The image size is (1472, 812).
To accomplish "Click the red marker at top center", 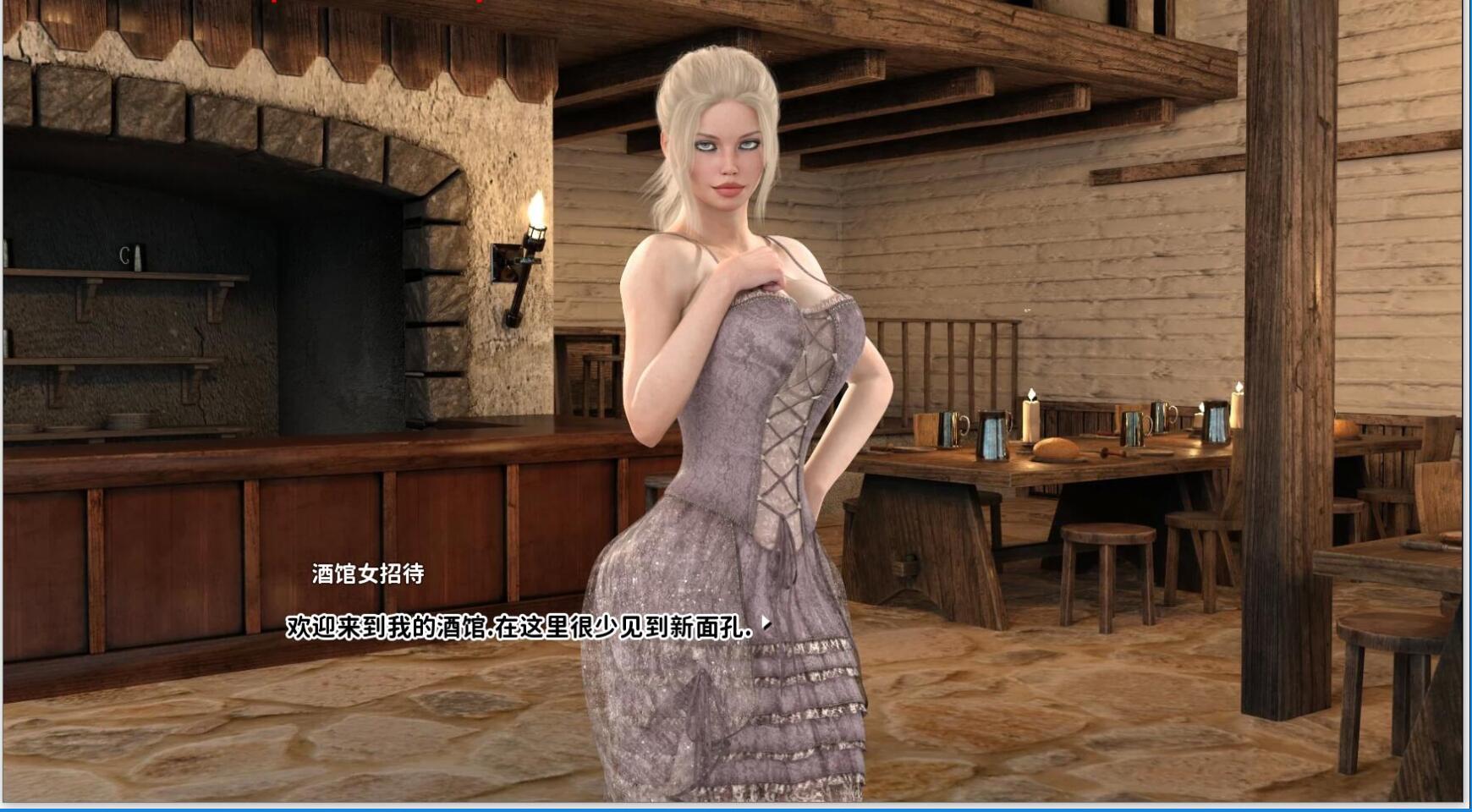I will [273, 3].
